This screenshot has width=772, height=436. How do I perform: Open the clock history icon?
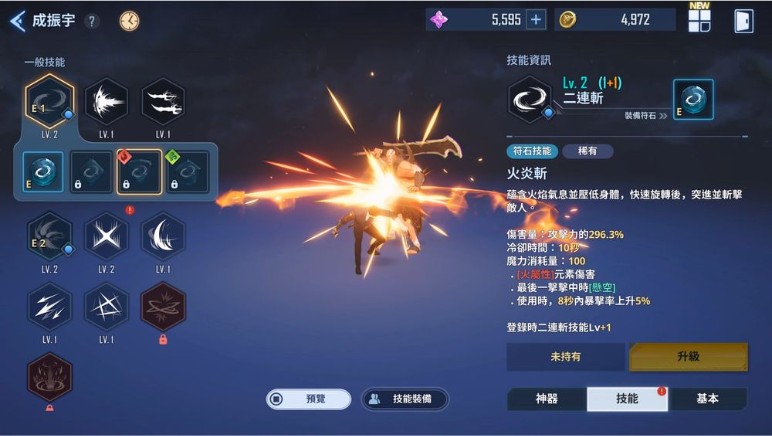129,21
